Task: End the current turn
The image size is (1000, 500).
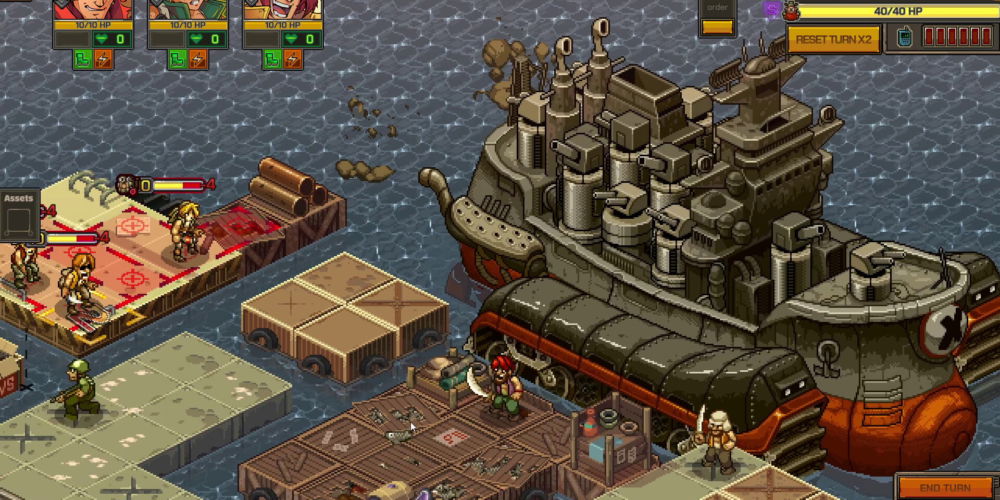Action: click(x=943, y=488)
